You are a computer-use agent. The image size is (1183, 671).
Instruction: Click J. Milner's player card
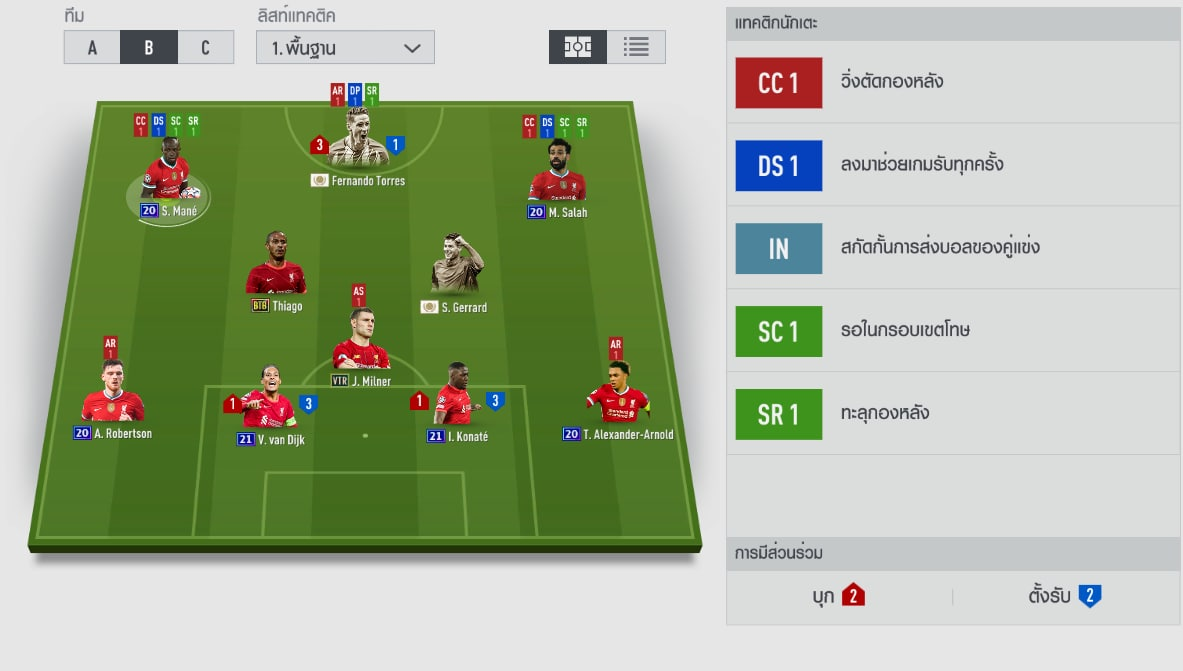360,343
